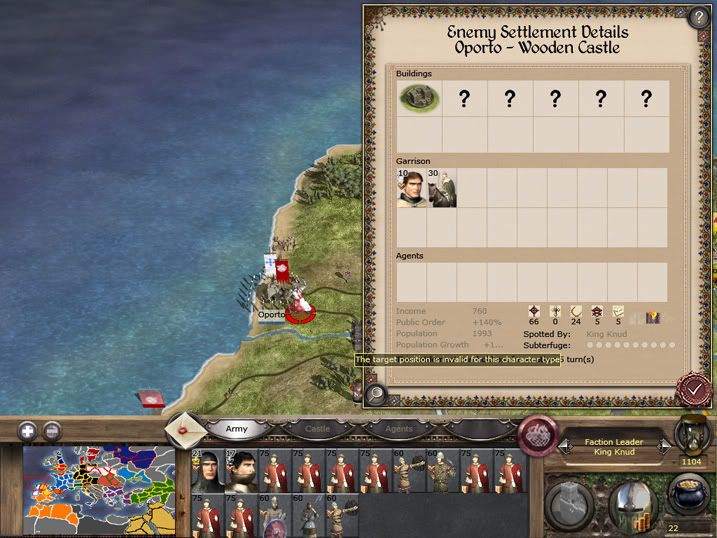Select the garrison unit with 30 soldiers
717x538 pixels.
tap(443, 187)
